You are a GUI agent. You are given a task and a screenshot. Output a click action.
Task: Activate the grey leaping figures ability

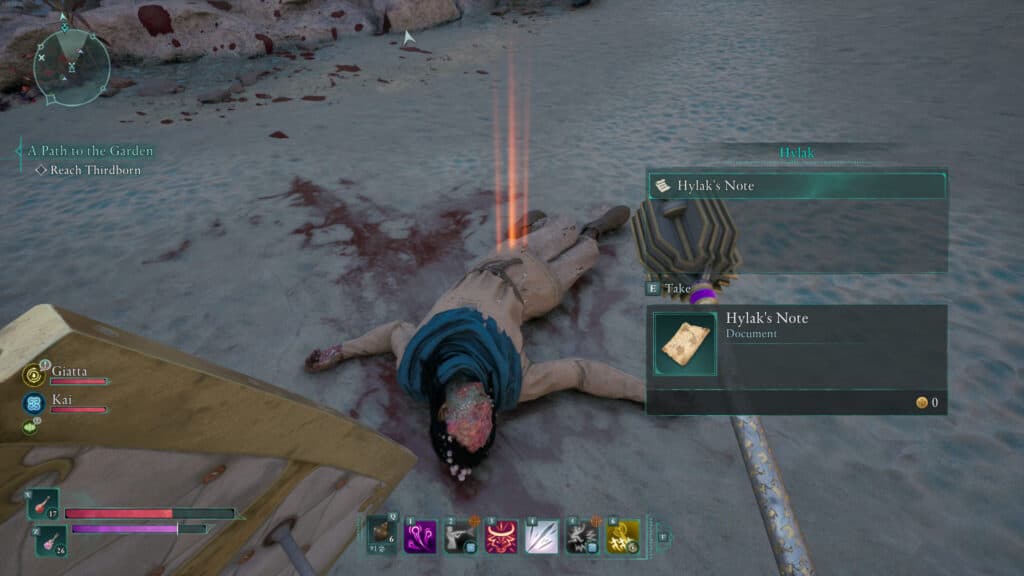point(582,536)
